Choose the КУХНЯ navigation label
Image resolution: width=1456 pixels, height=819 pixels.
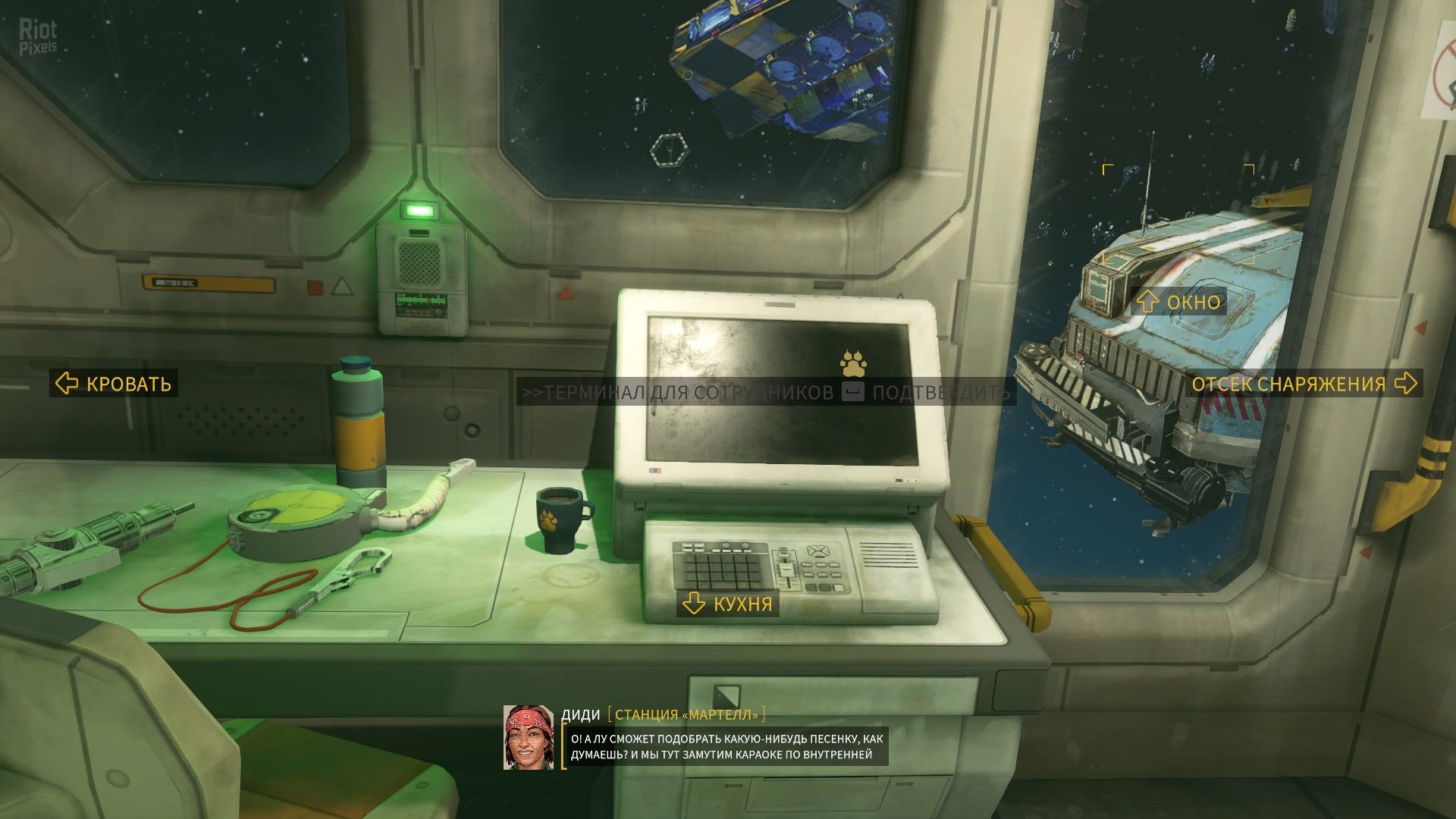coord(728,604)
